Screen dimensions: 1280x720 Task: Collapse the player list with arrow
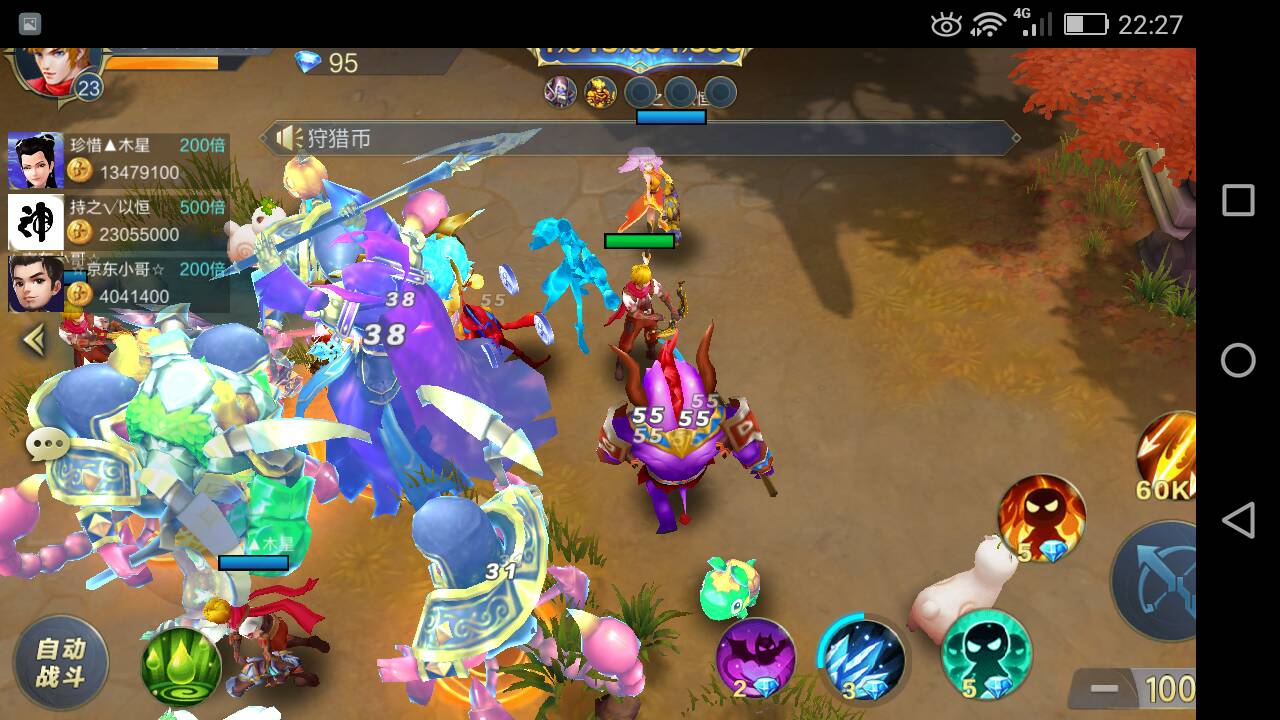35,341
